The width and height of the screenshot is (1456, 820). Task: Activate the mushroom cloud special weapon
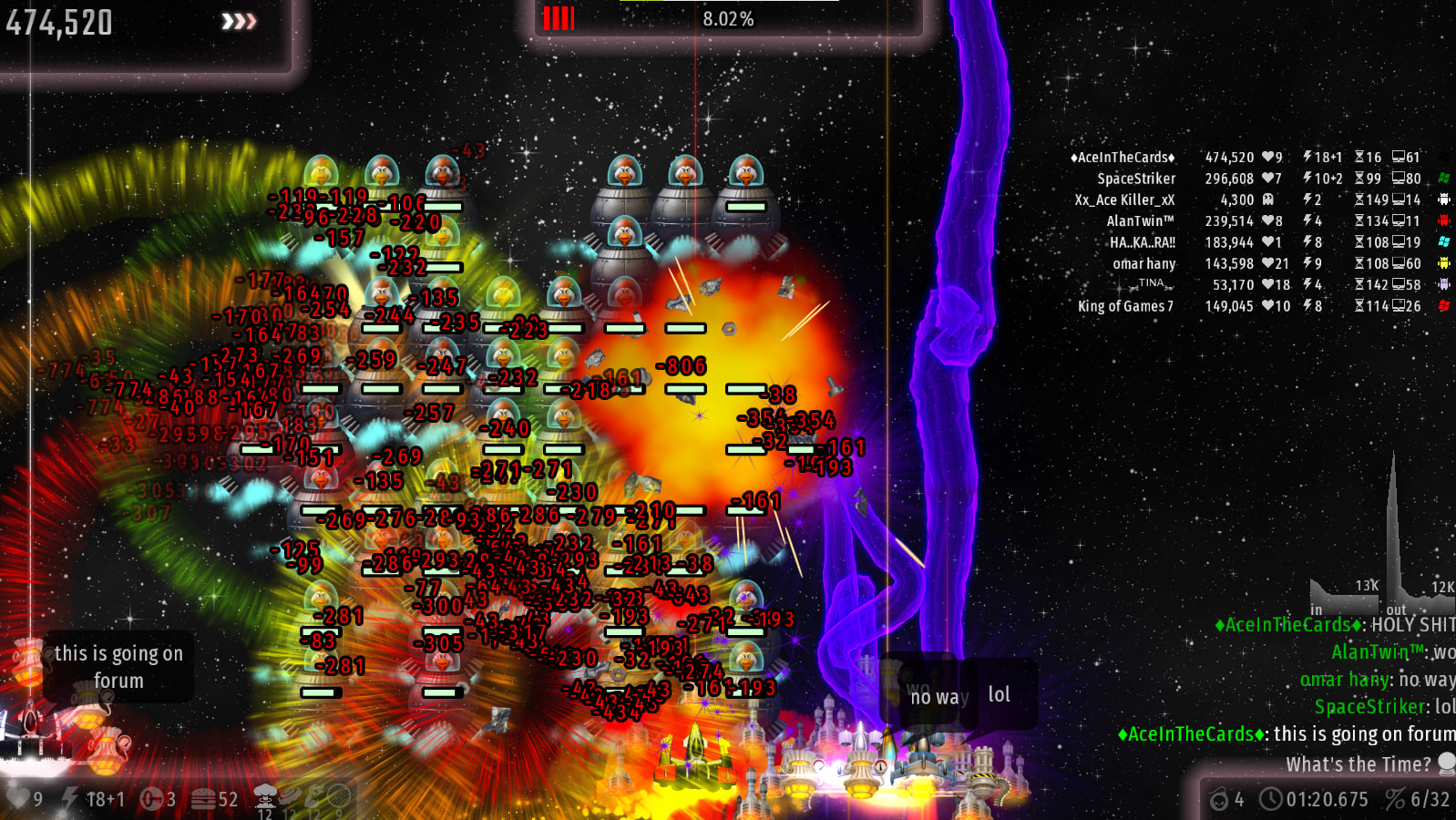click(x=265, y=795)
